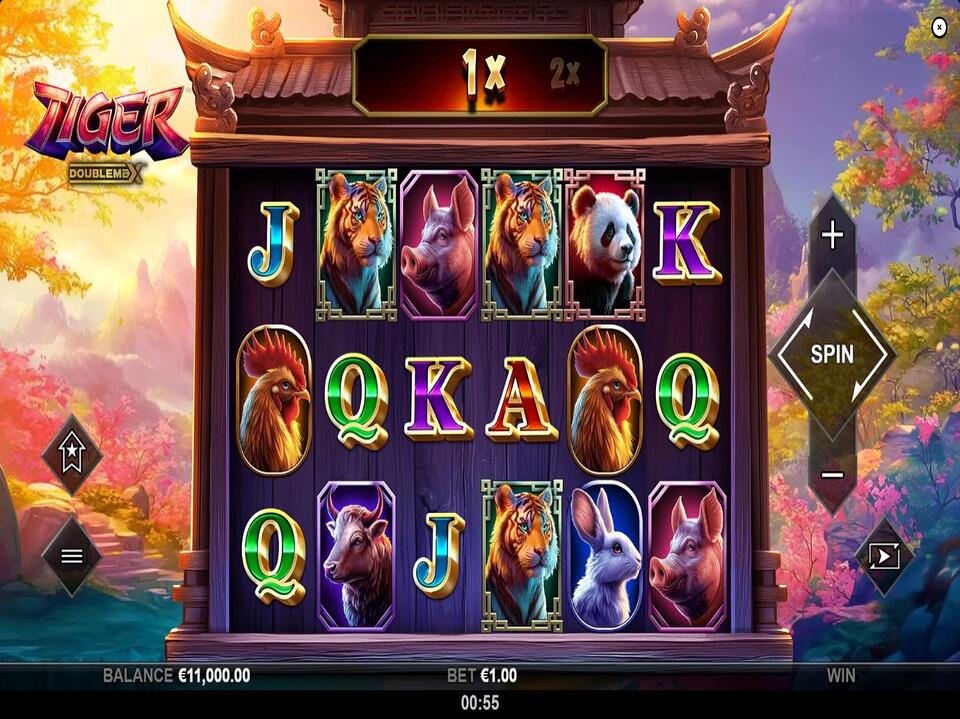Spin the slot reels

coord(832,353)
